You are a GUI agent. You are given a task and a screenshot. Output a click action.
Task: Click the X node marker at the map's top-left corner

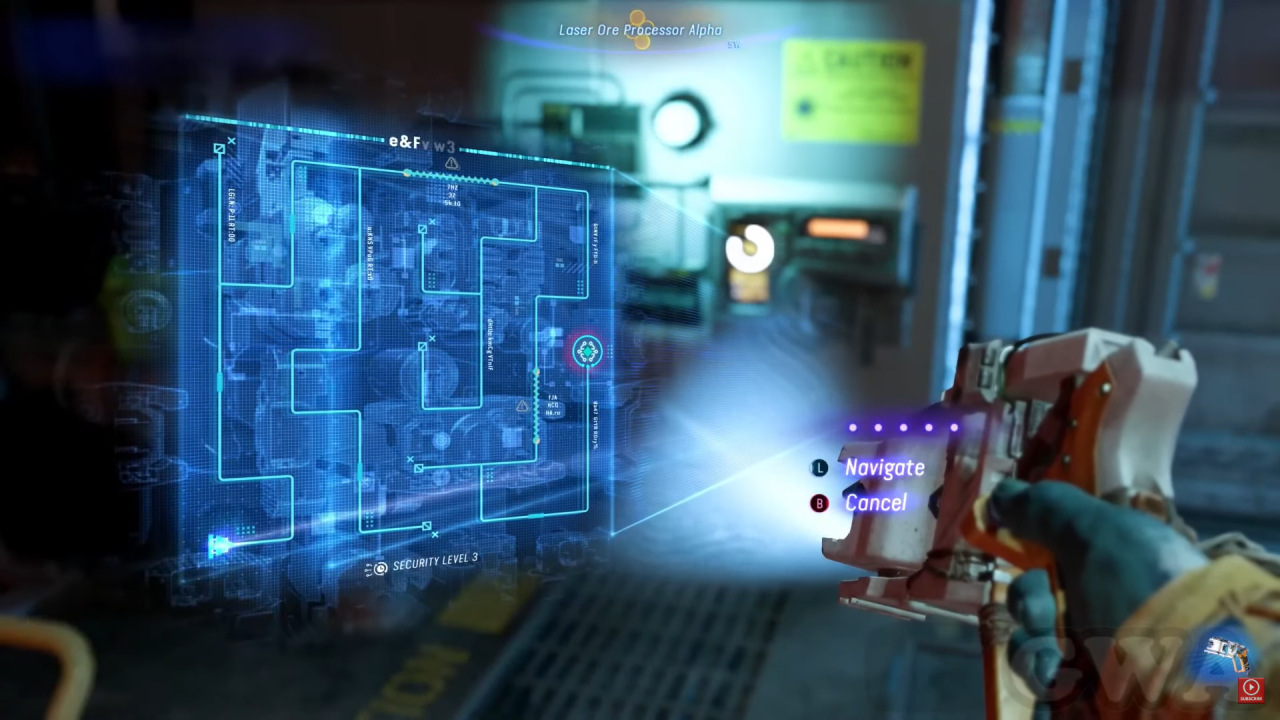(x=233, y=141)
